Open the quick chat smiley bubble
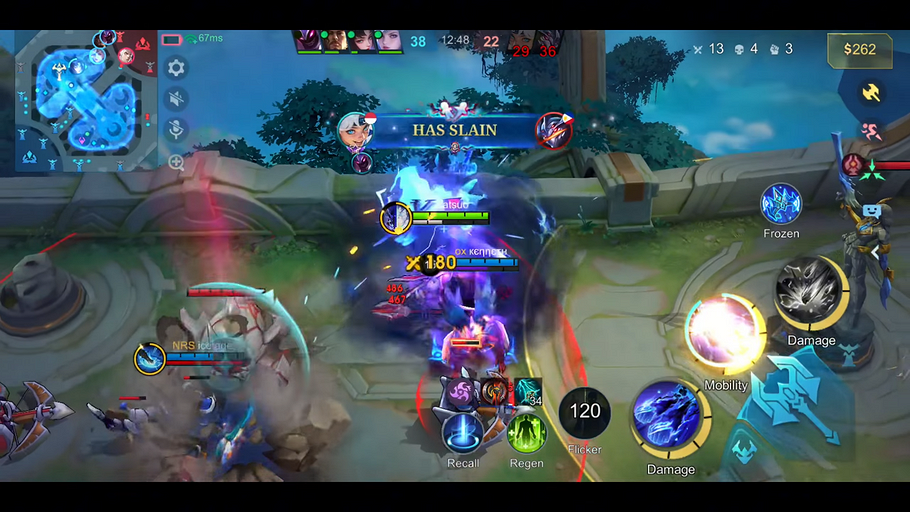The height and width of the screenshot is (512, 910). pos(872,212)
